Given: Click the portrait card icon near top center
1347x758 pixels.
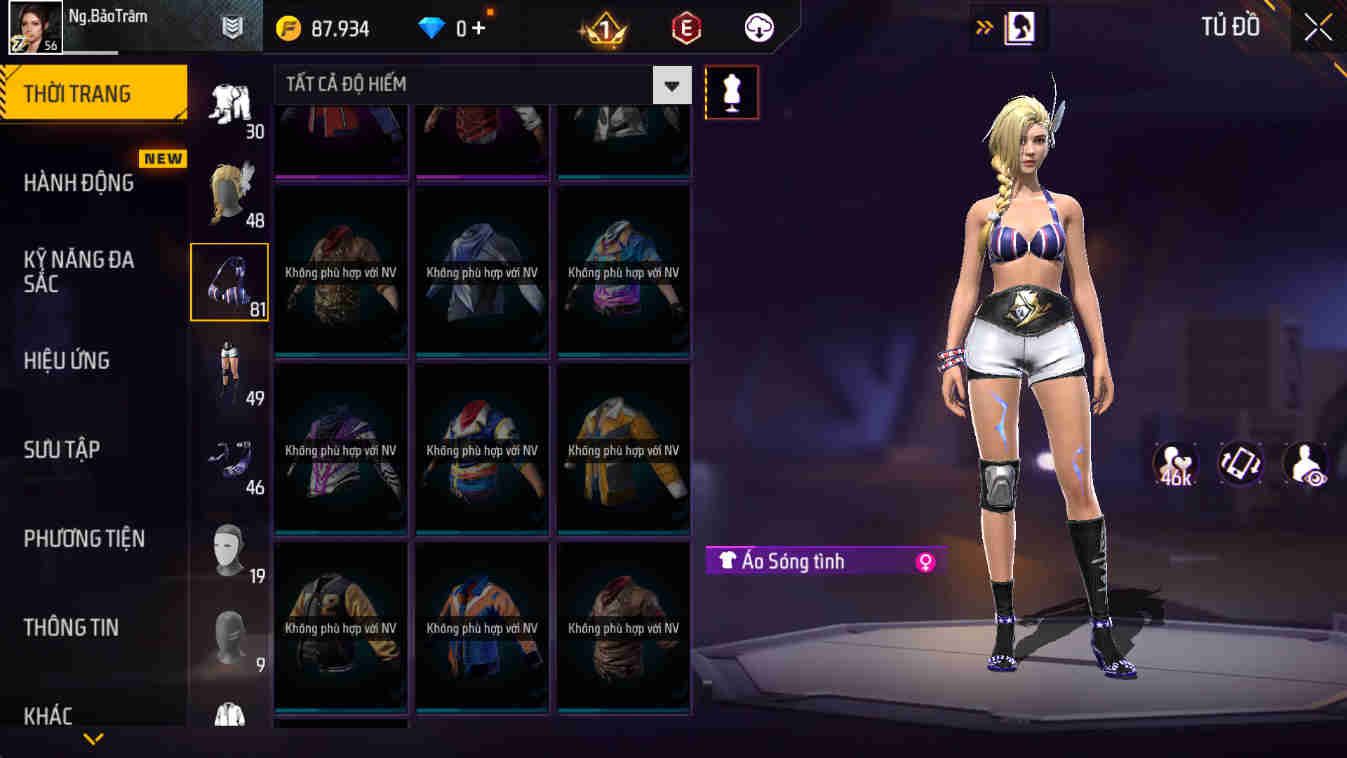Looking at the screenshot, I should (x=1019, y=26).
